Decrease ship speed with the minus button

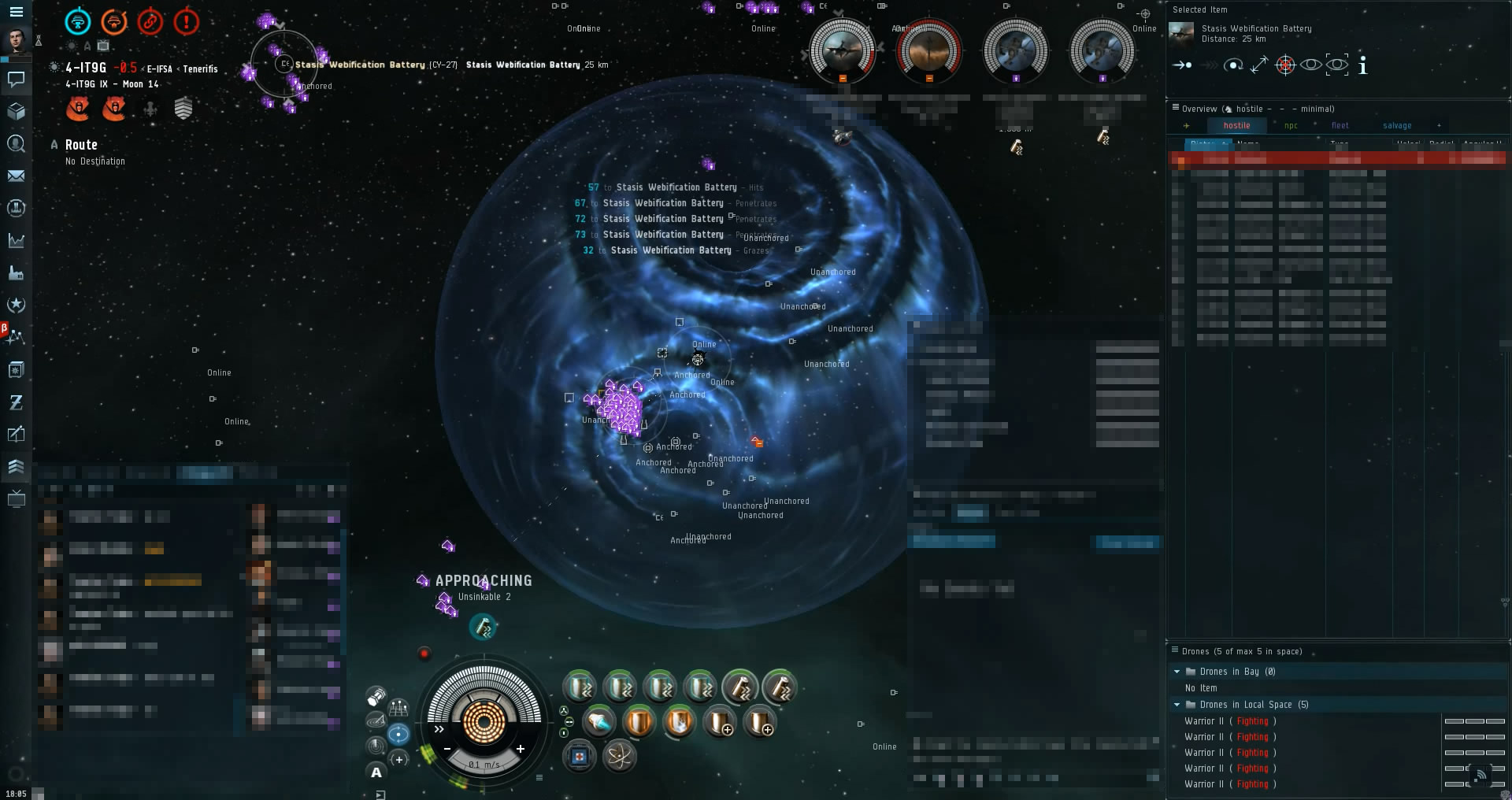tap(447, 749)
